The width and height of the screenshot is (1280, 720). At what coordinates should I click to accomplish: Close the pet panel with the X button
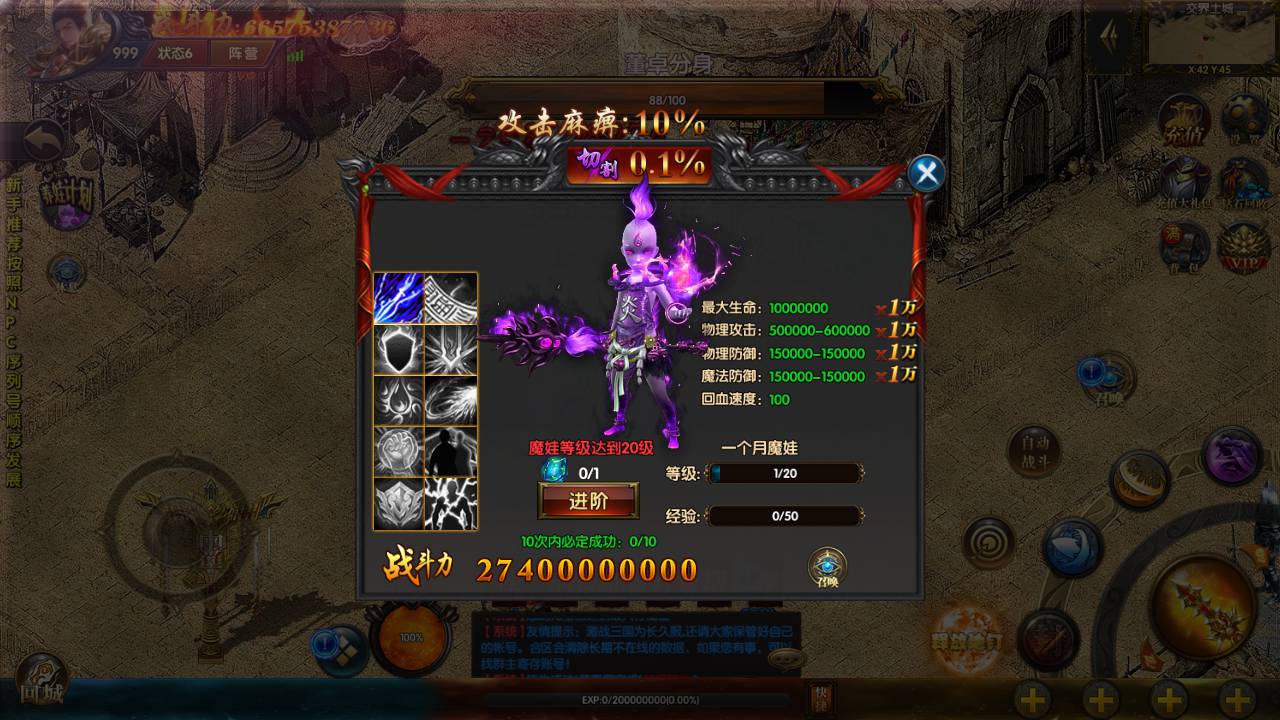click(927, 173)
